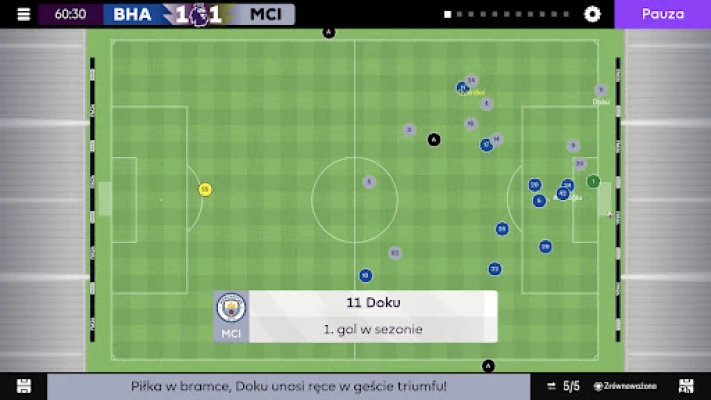Open match settings gear icon
Viewport: 711px width, 400px height.
coord(592,14)
